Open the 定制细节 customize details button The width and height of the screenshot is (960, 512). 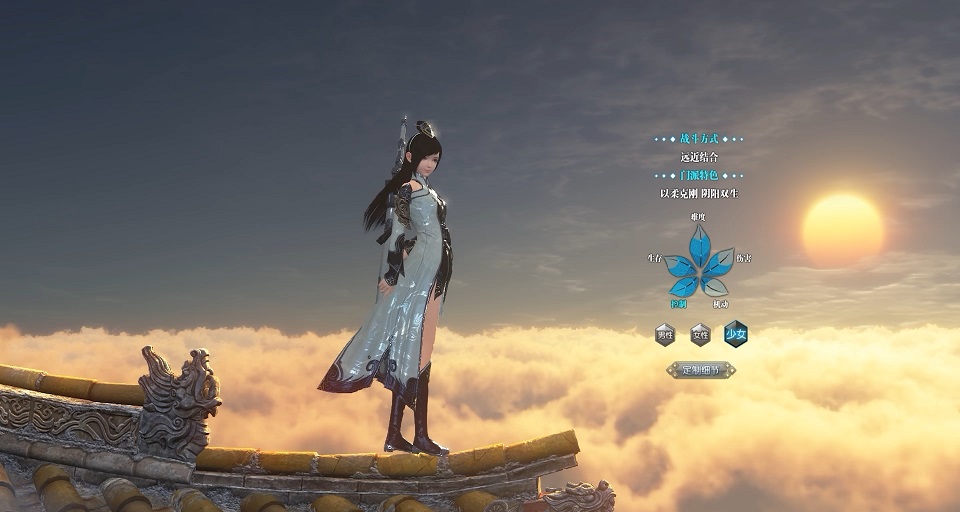pyautogui.click(x=701, y=370)
